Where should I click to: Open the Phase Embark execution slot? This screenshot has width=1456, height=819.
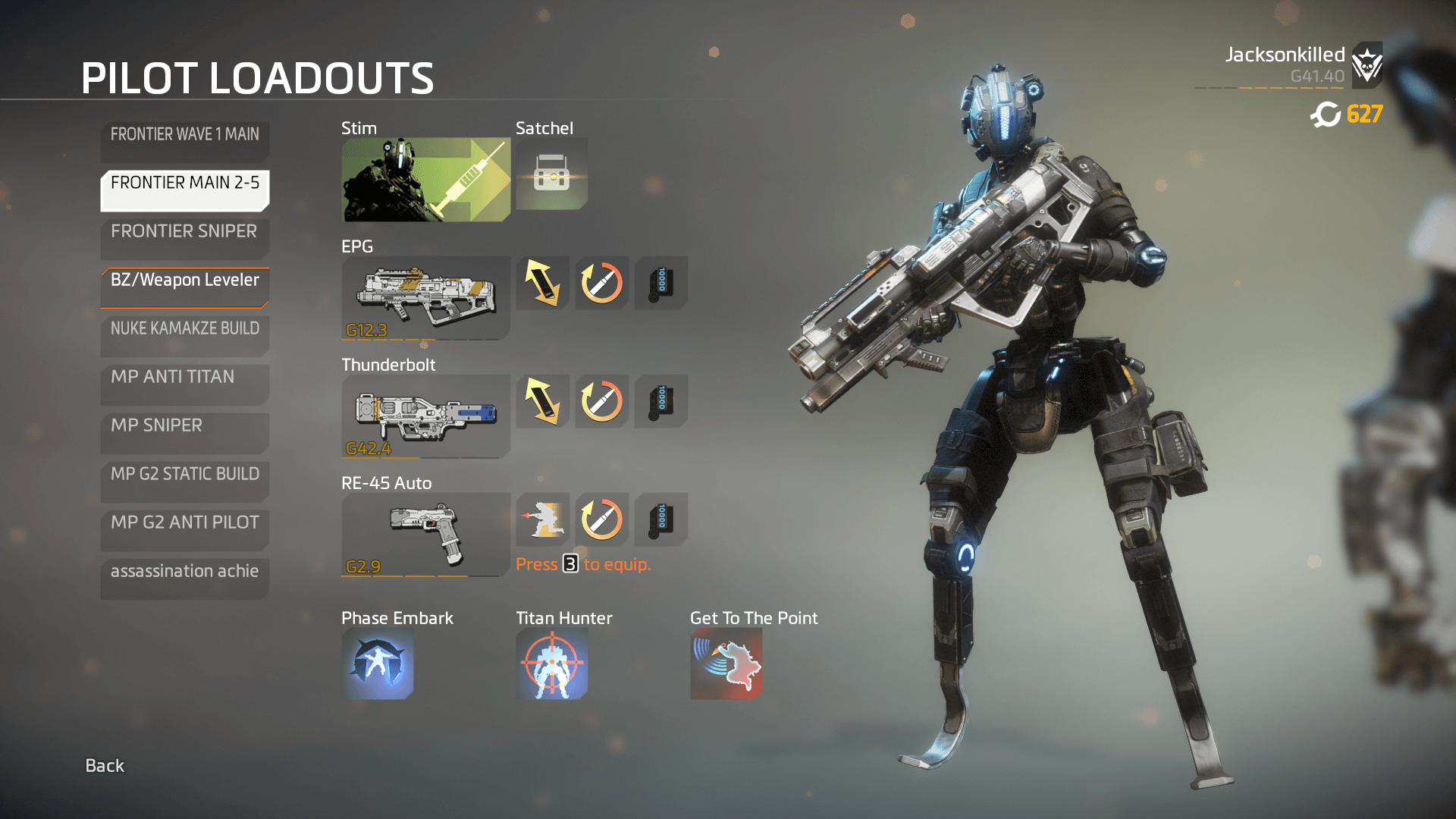378,664
